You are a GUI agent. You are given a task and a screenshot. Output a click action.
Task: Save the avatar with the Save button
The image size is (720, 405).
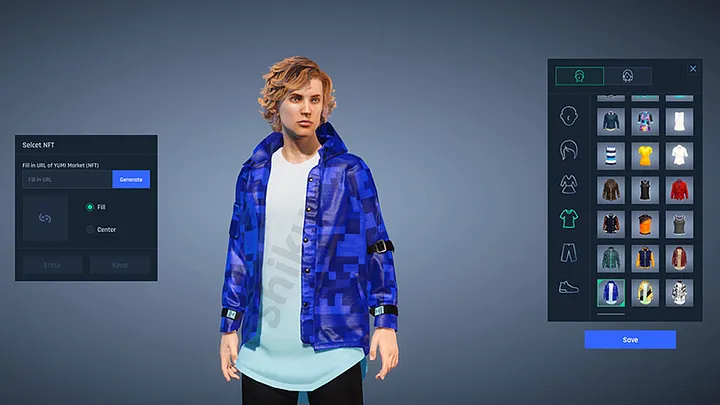pyautogui.click(x=630, y=340)
